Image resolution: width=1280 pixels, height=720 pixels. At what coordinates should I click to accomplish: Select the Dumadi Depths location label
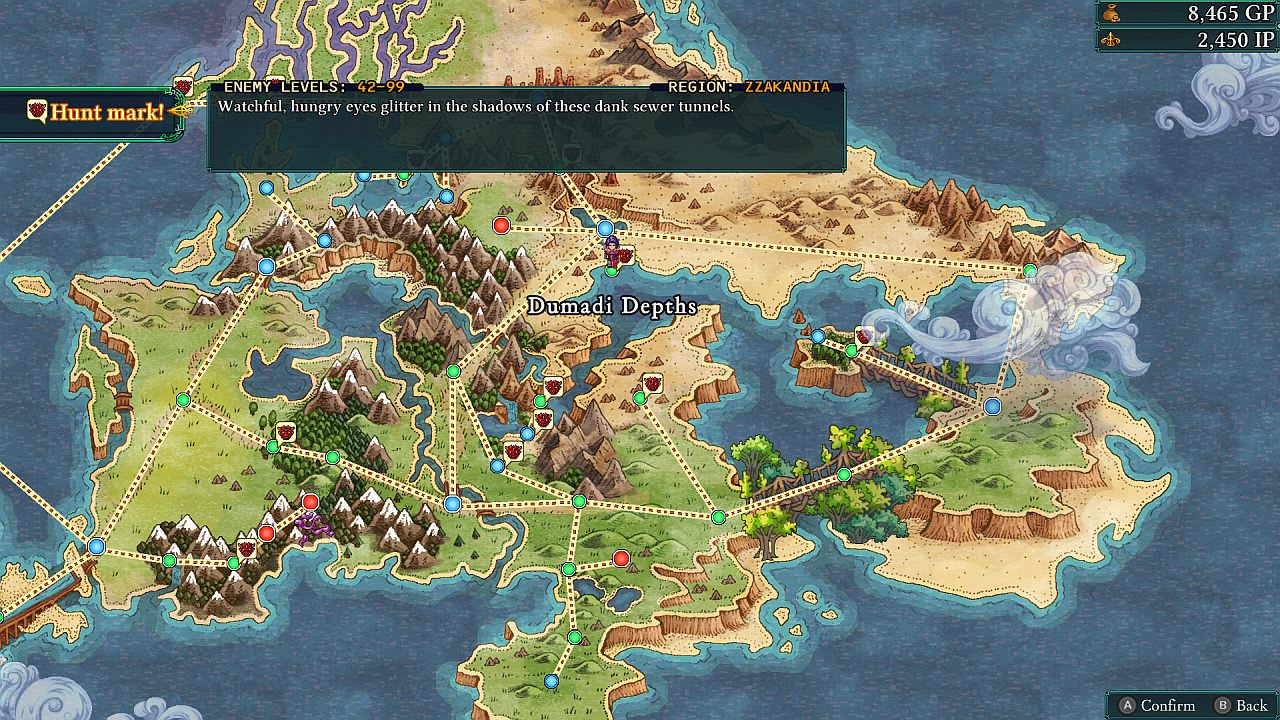click(x=612, y=308)
